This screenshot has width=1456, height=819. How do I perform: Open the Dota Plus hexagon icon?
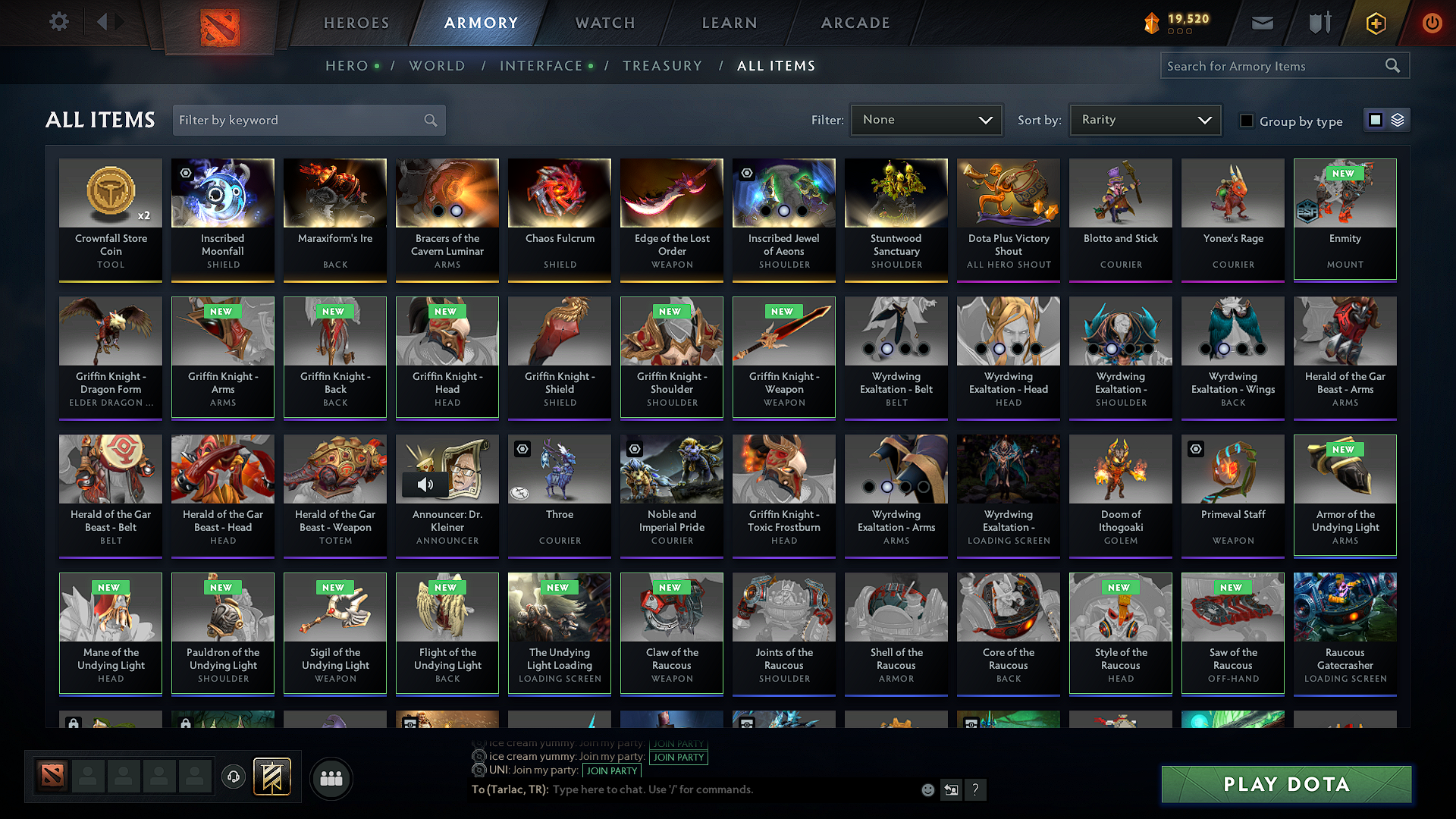point(1375,23)
